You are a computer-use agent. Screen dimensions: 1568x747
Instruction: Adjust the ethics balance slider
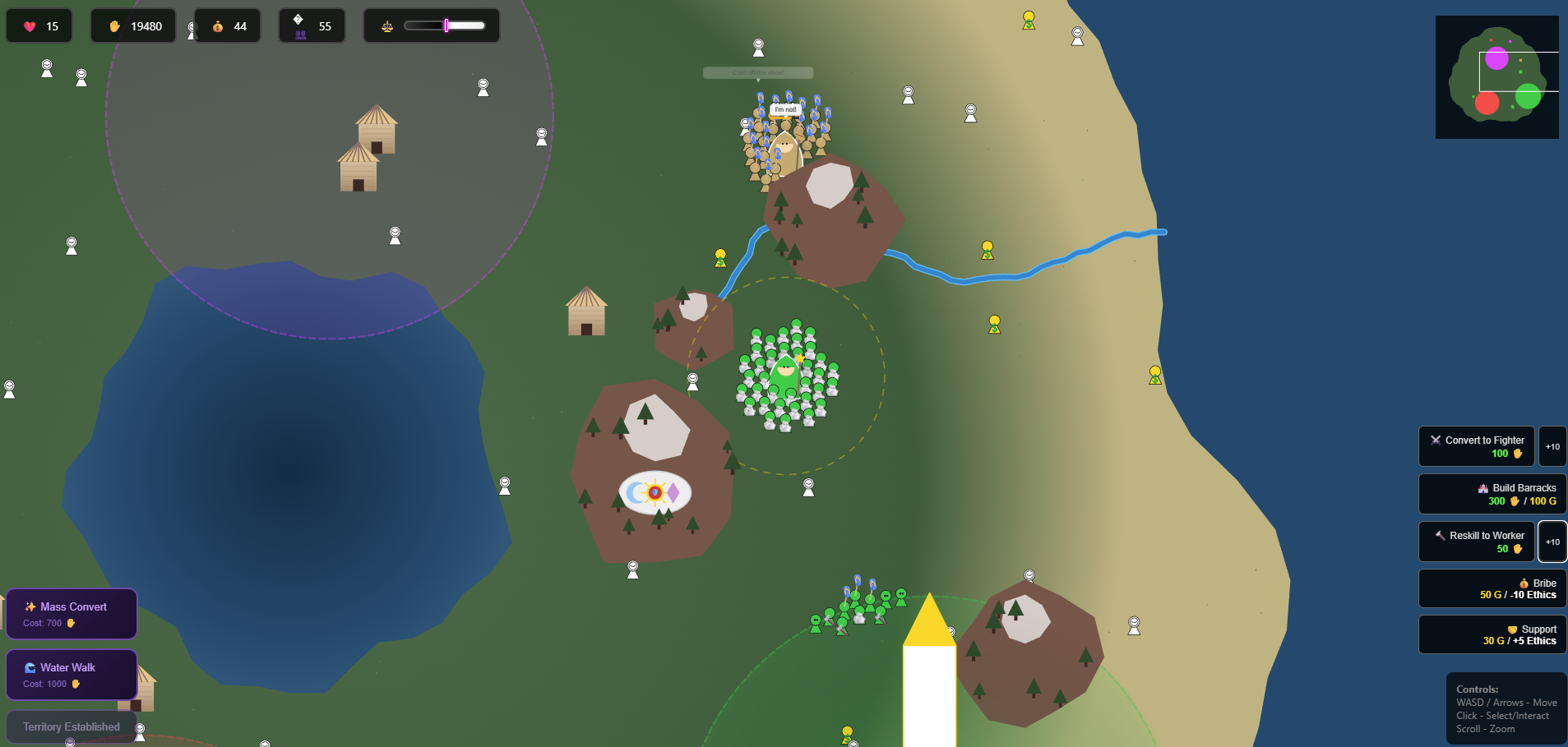click(x=445, y=26)
